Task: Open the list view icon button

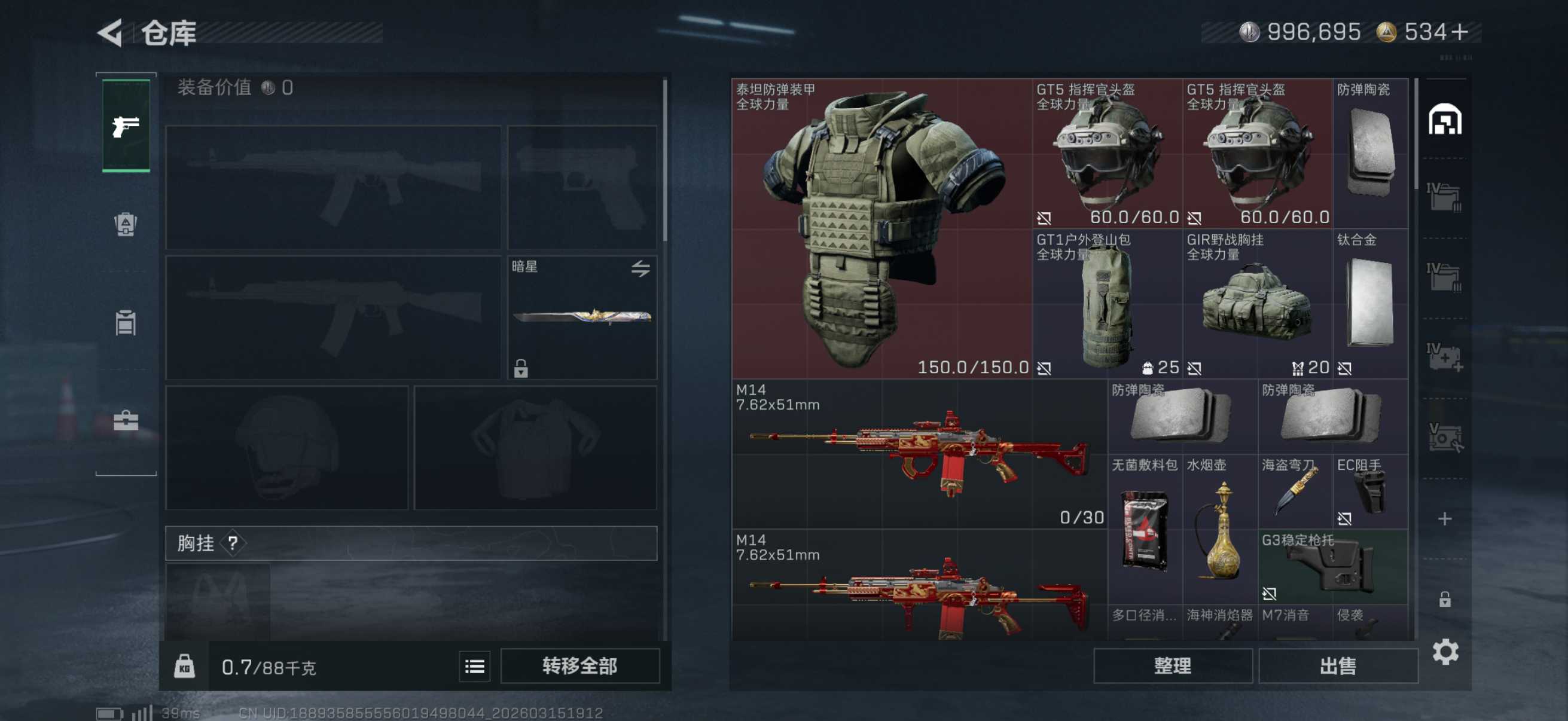Action: (474, 667)
